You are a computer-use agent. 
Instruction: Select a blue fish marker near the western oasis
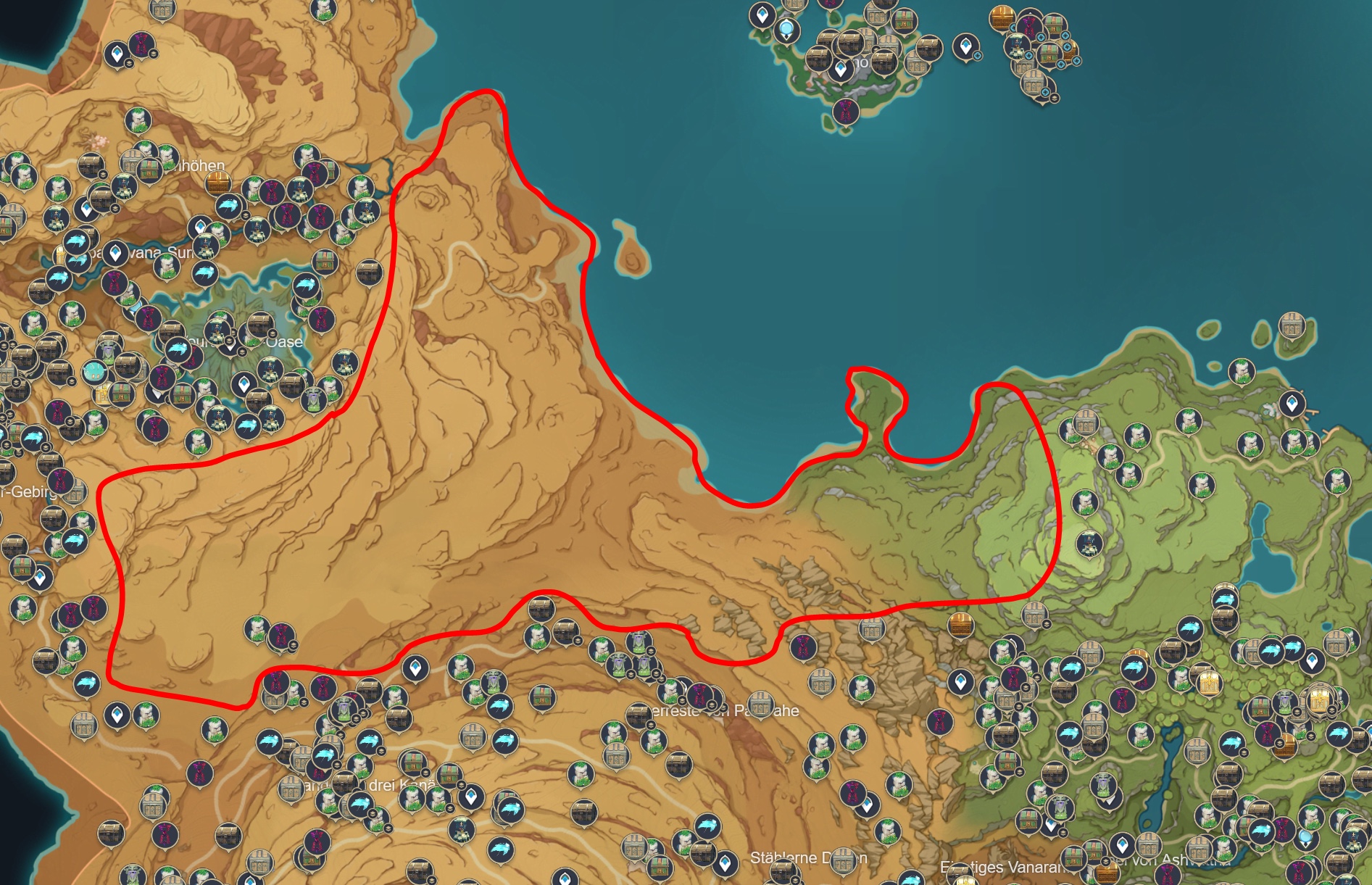click(x=205, y=272)
